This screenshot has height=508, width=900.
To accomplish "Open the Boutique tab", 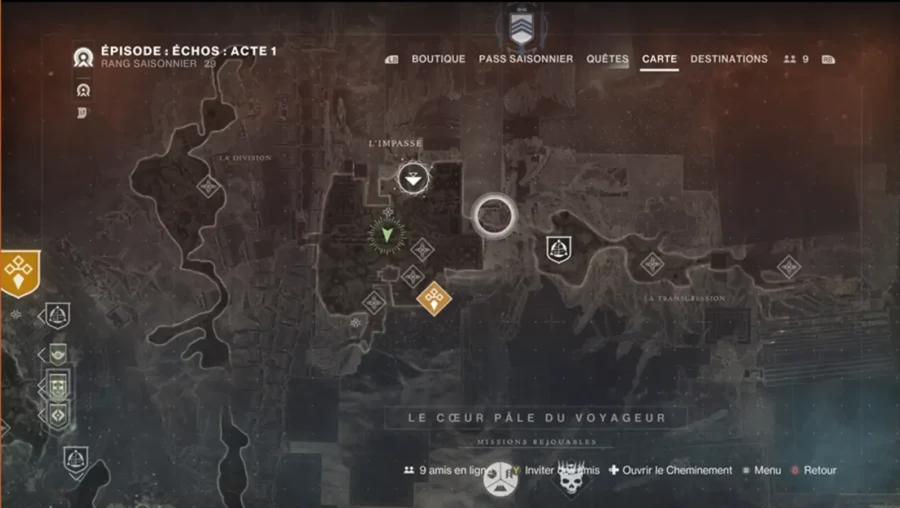I will [438, 59].
